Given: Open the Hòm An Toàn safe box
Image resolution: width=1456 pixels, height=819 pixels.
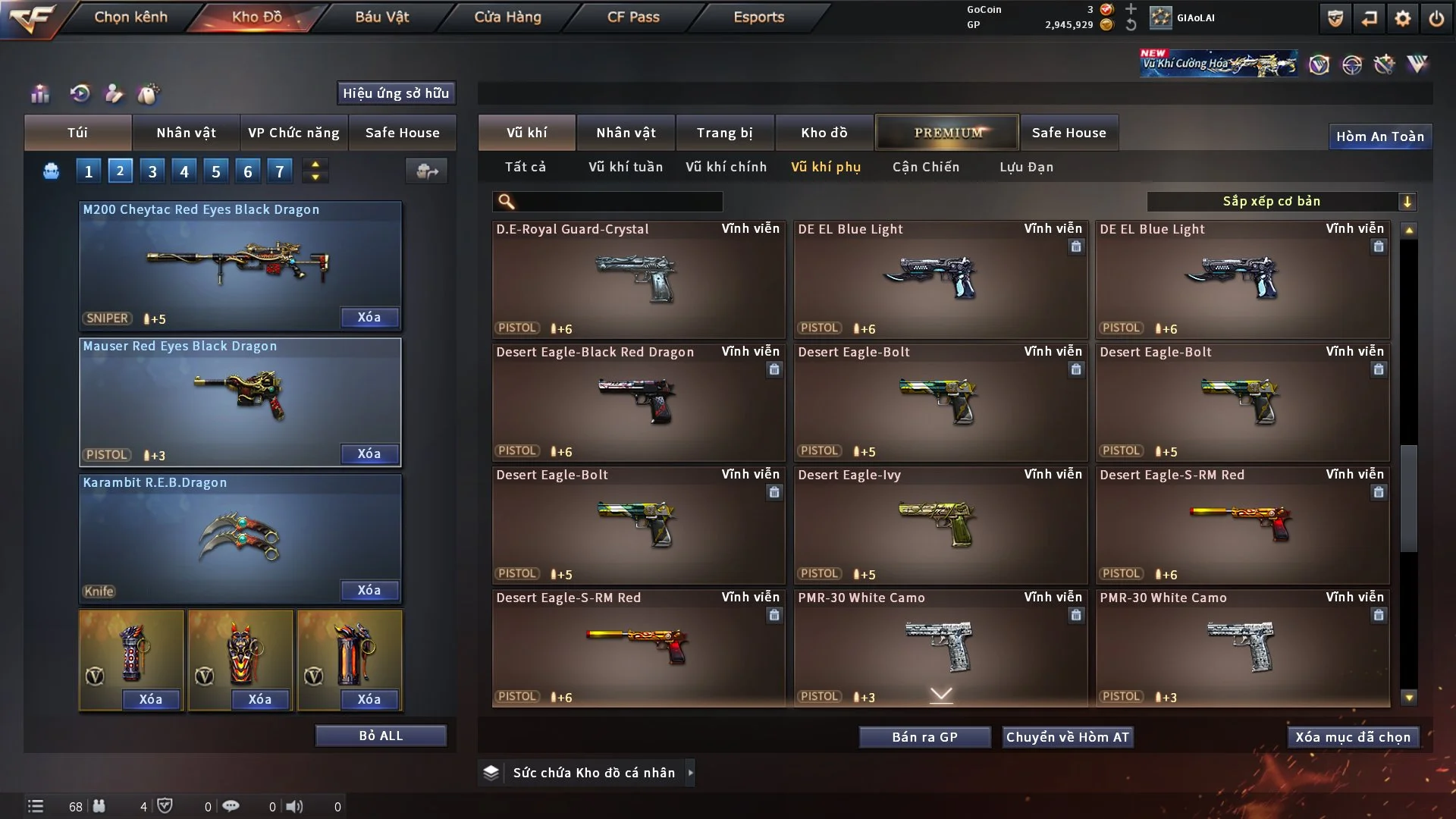Looking at the screenshot, I should [x=1379, y=136].
